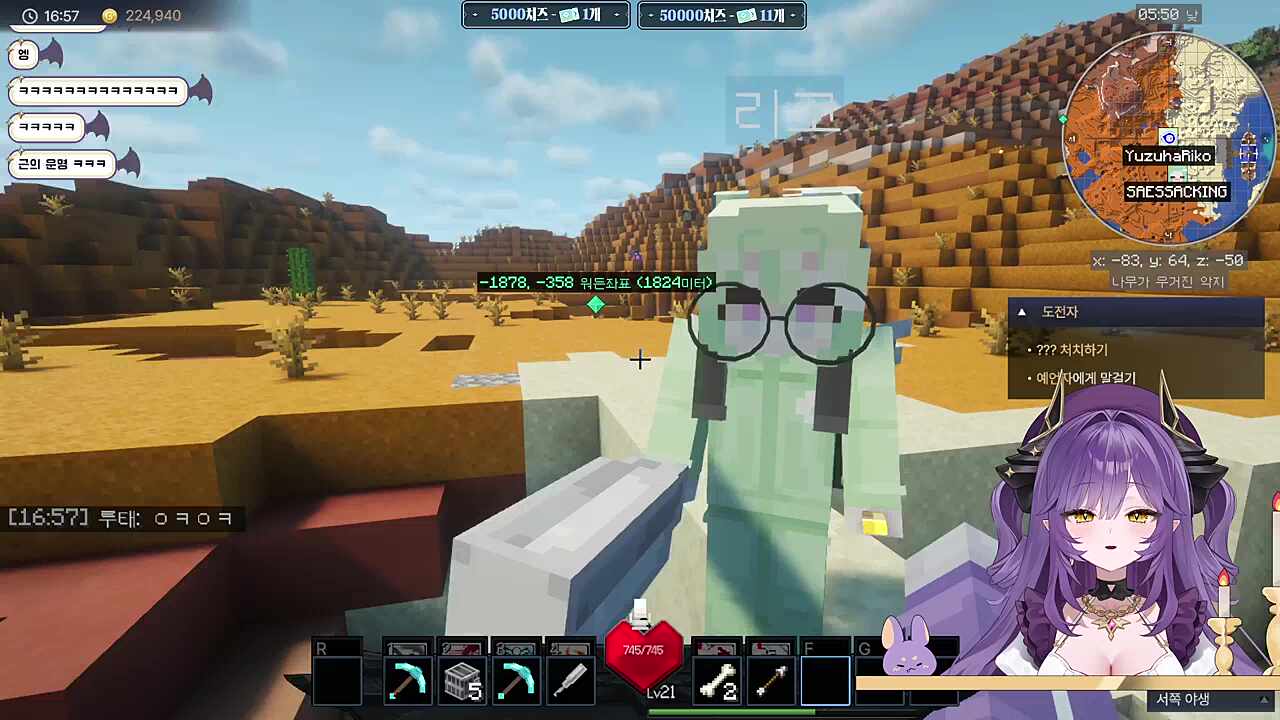Click the highlighted F hotbar slot
This screenshot has height=720, width=1280.
pyautogui.click(x=825, y=682)
